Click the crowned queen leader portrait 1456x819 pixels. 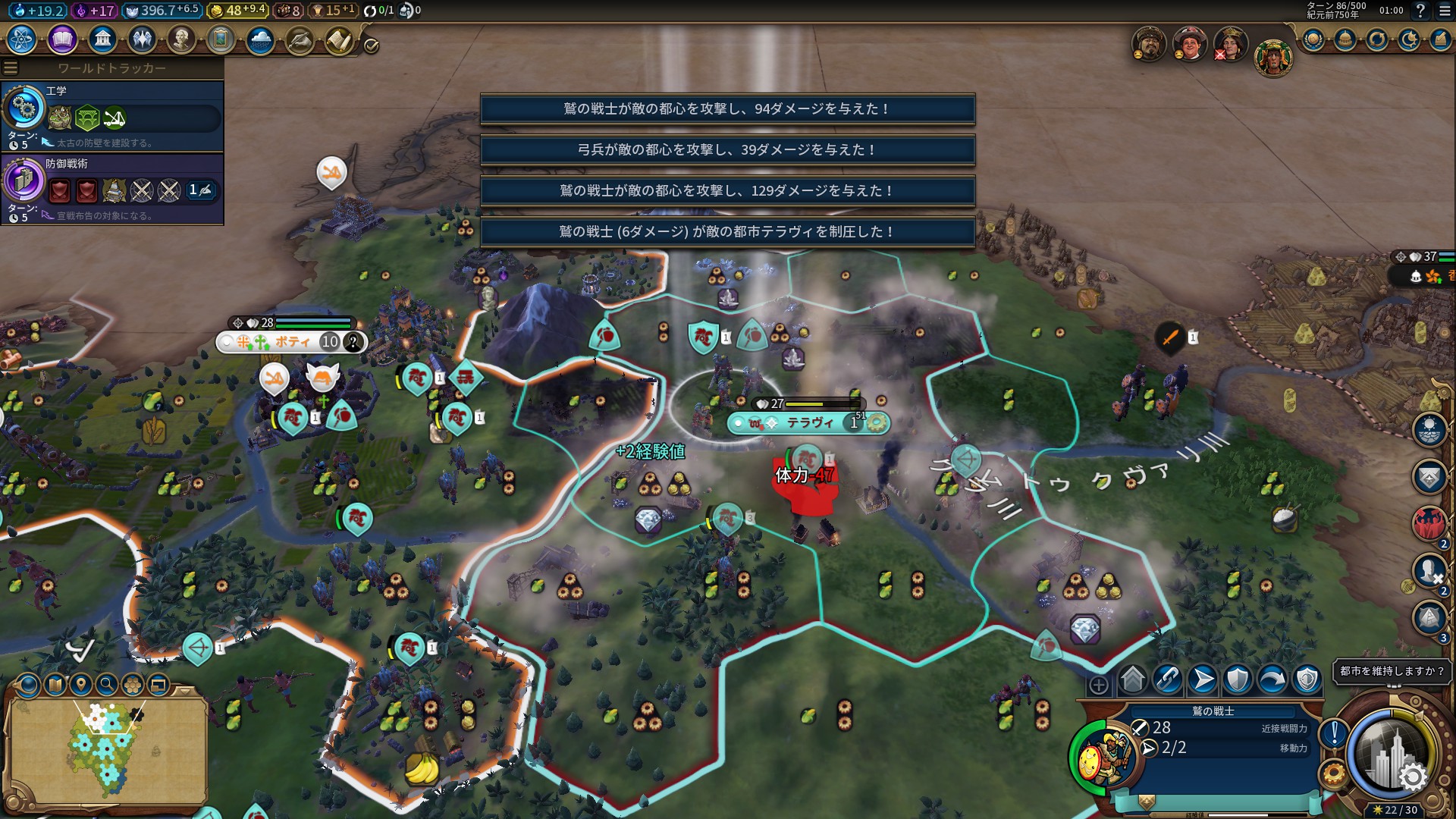[1230, 44]
